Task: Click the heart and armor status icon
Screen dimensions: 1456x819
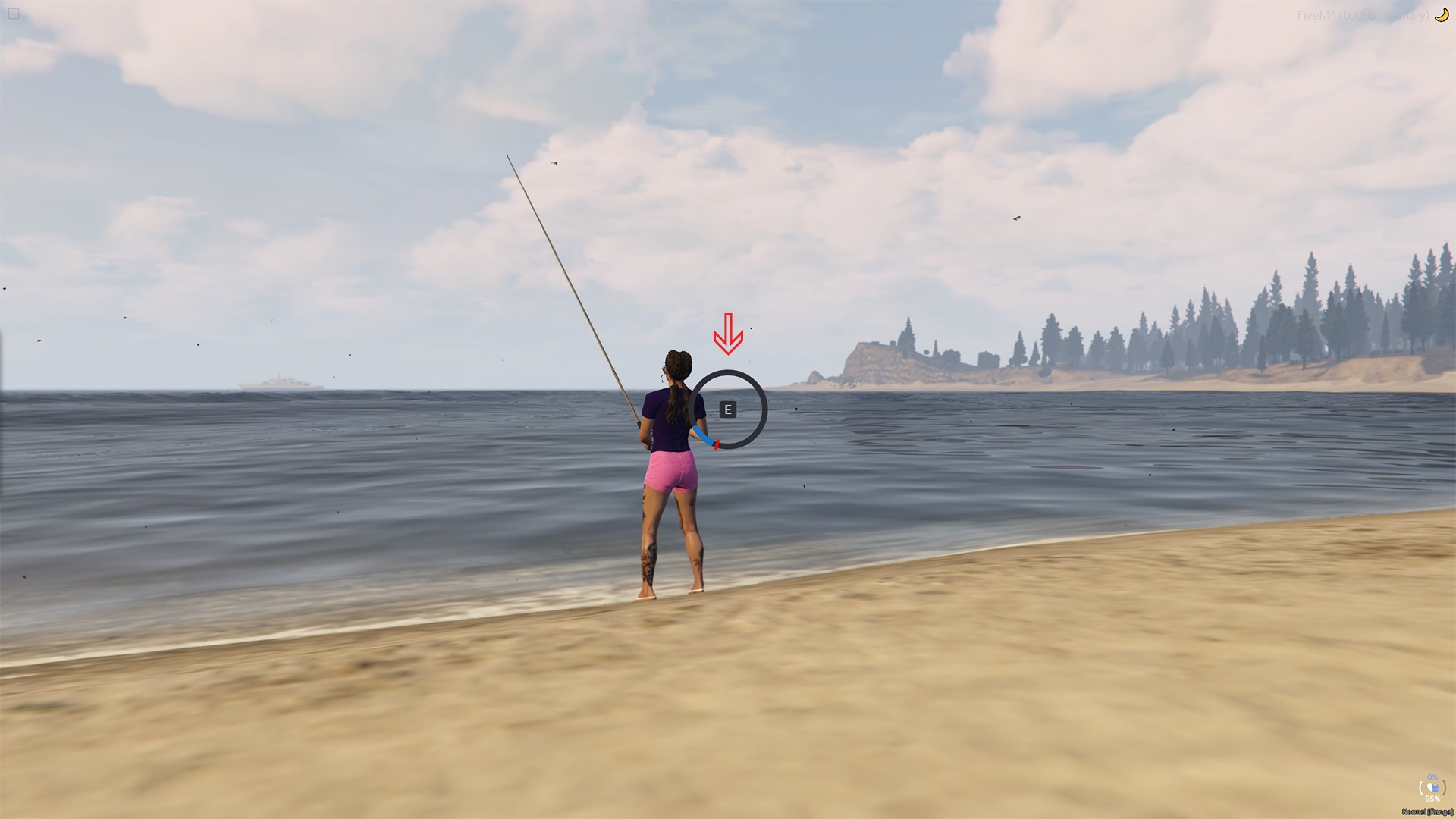Action: point(1432,789)
